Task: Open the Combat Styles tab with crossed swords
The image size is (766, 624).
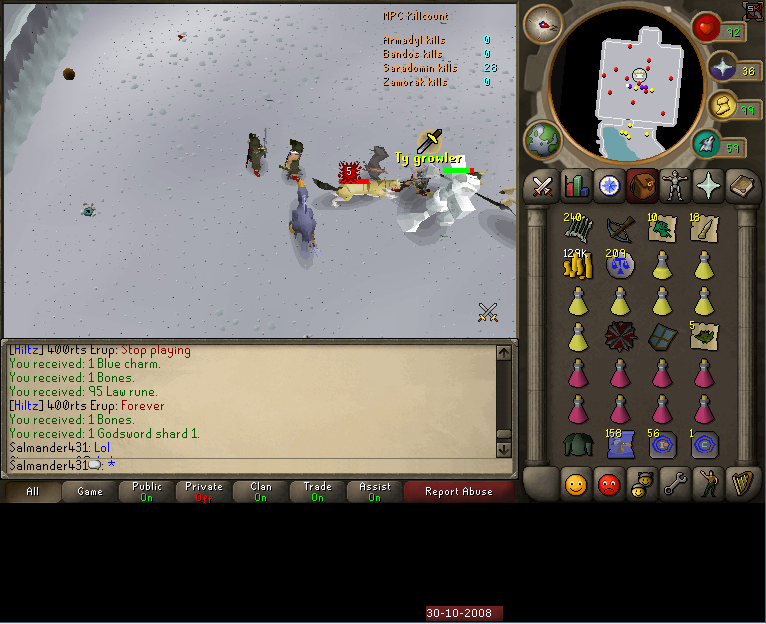Action: pyautogui.click(x=543, y=186)
